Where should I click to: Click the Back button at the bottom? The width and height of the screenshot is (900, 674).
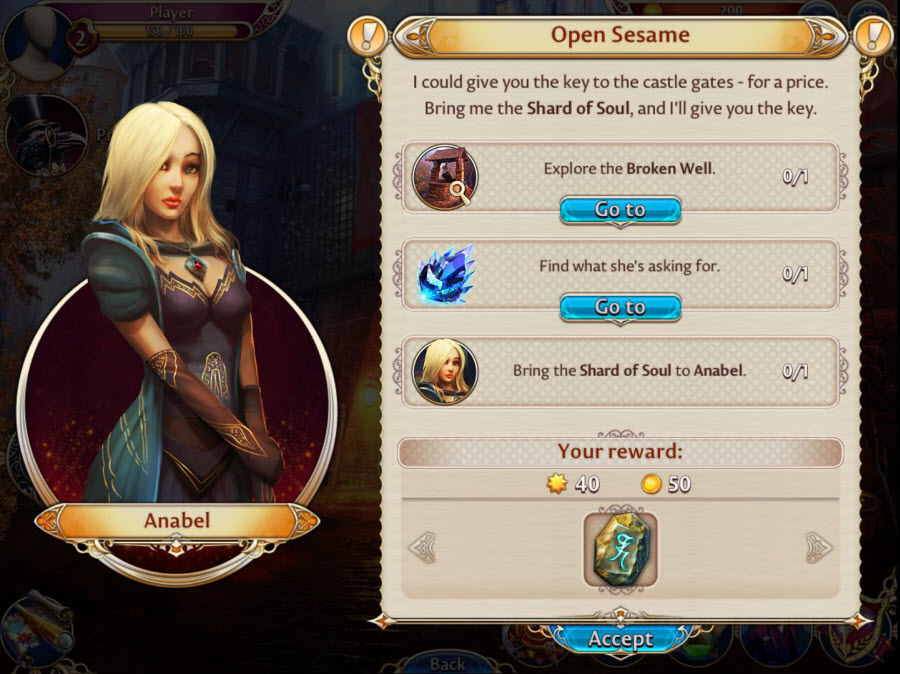coord(447,663)
